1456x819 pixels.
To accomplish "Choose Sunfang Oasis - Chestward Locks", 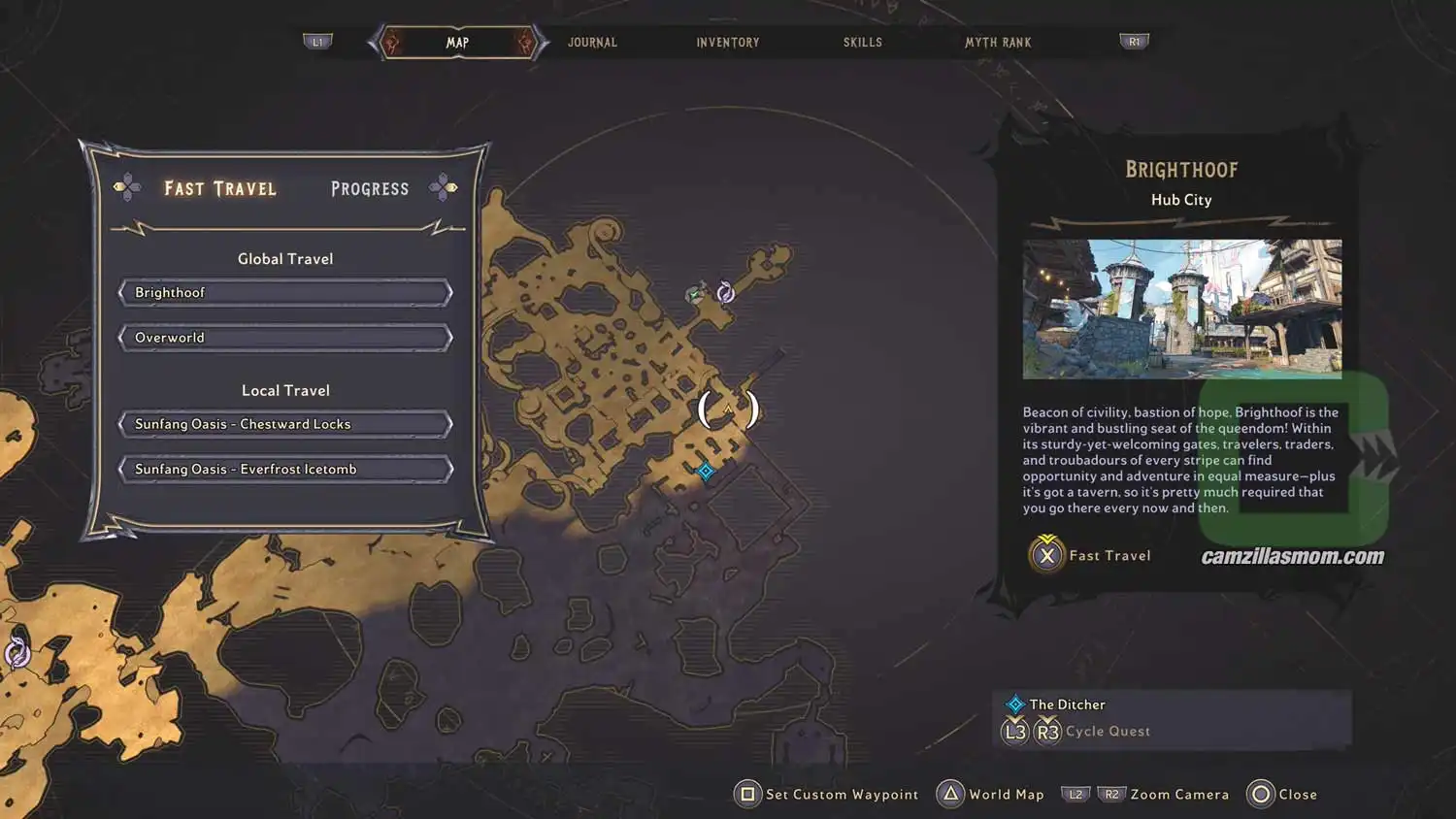I will point(284,423).
